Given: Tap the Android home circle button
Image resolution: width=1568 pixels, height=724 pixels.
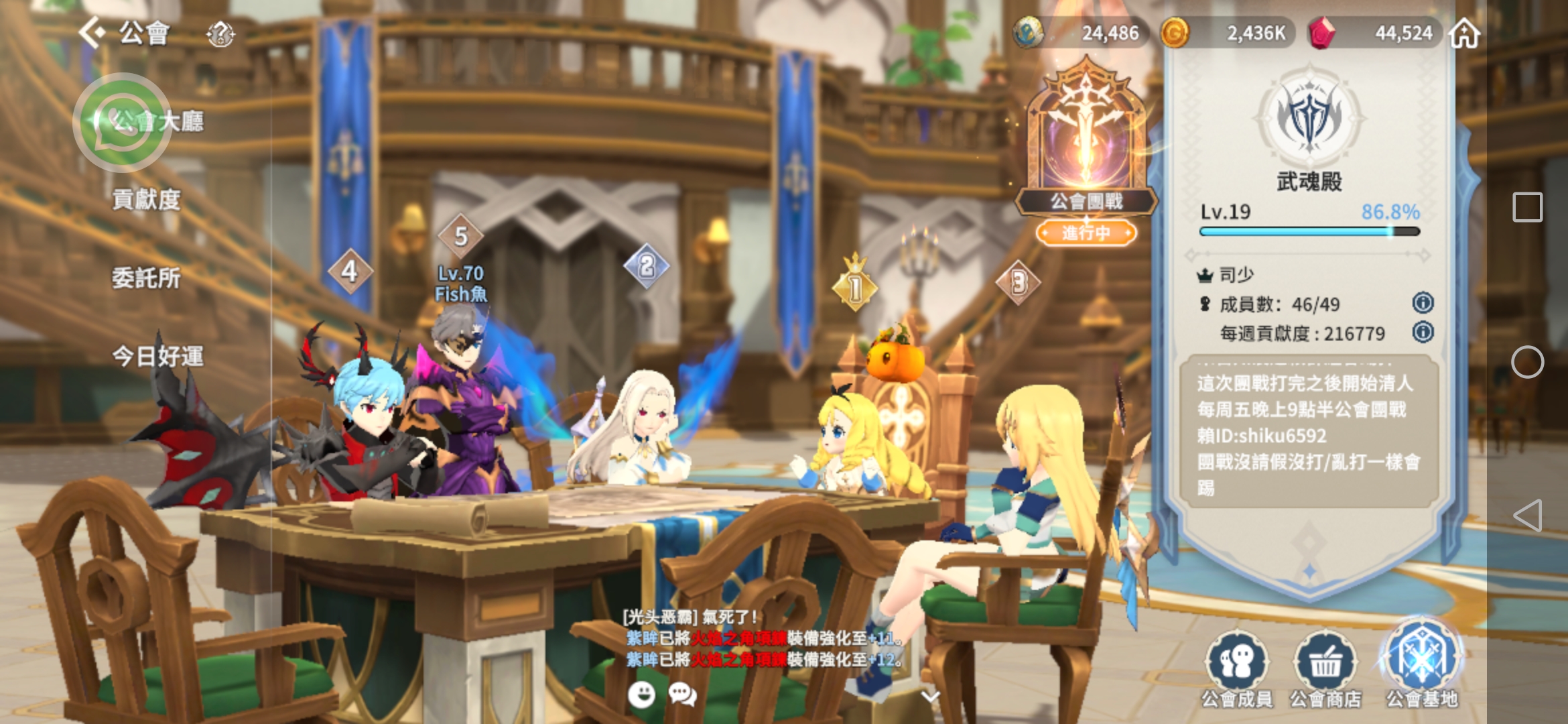Looking at the screenshot, I should tap(1528, 362).
